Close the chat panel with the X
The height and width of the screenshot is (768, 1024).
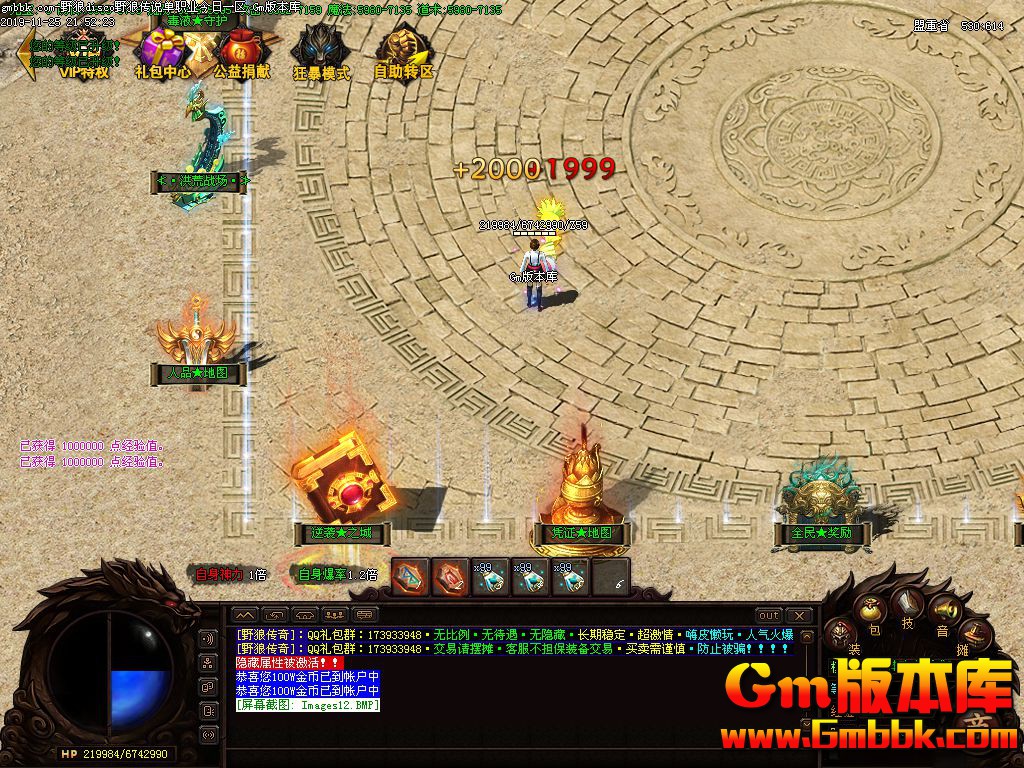799,615
